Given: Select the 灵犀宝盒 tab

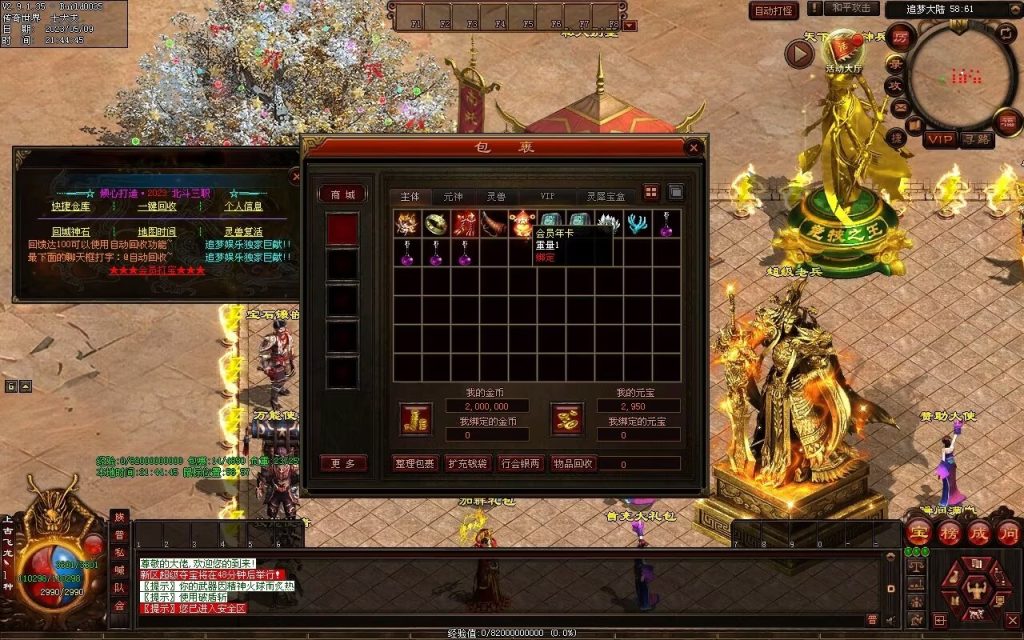Looking at the screenshot, I should tap(605, 196).
